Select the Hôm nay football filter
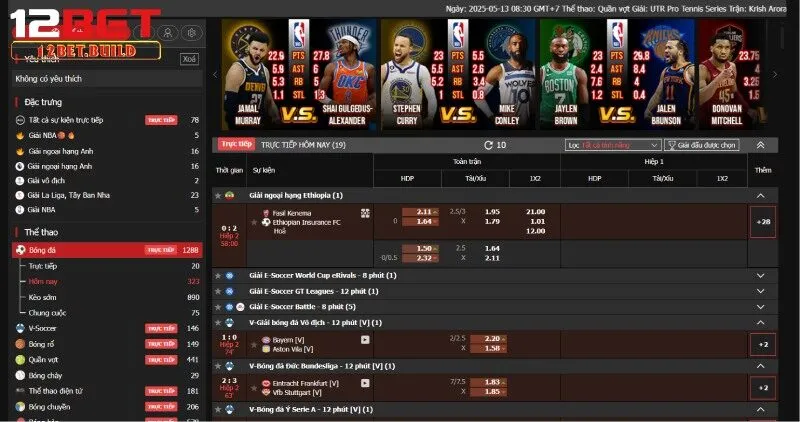Viewport: 800px width, 422px height. [44, 282]
